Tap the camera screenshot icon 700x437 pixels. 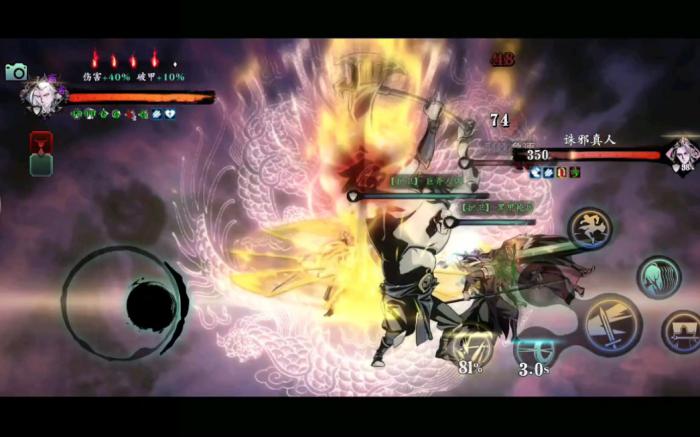16,72
